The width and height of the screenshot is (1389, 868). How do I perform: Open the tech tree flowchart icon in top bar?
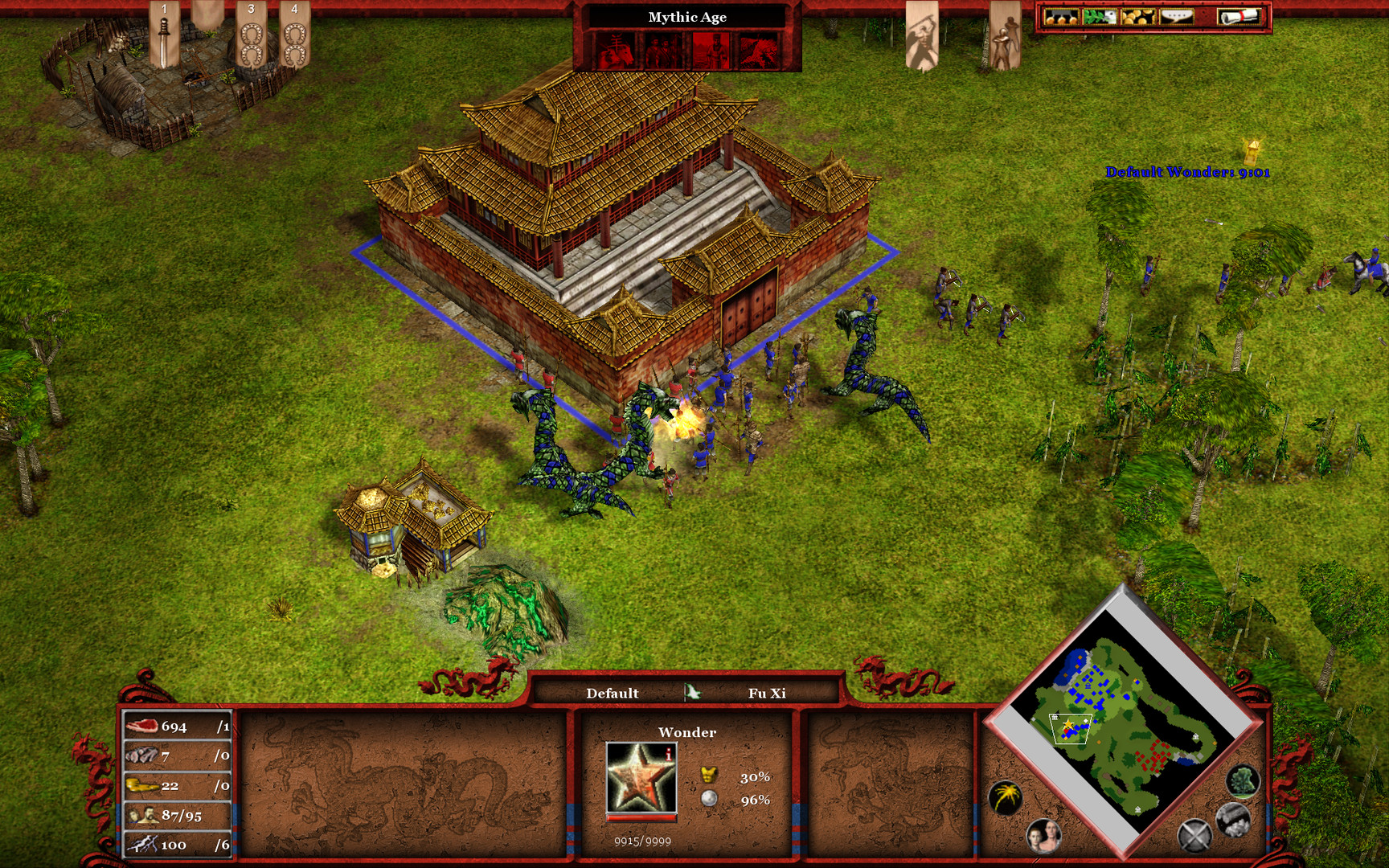[1061, 18]
